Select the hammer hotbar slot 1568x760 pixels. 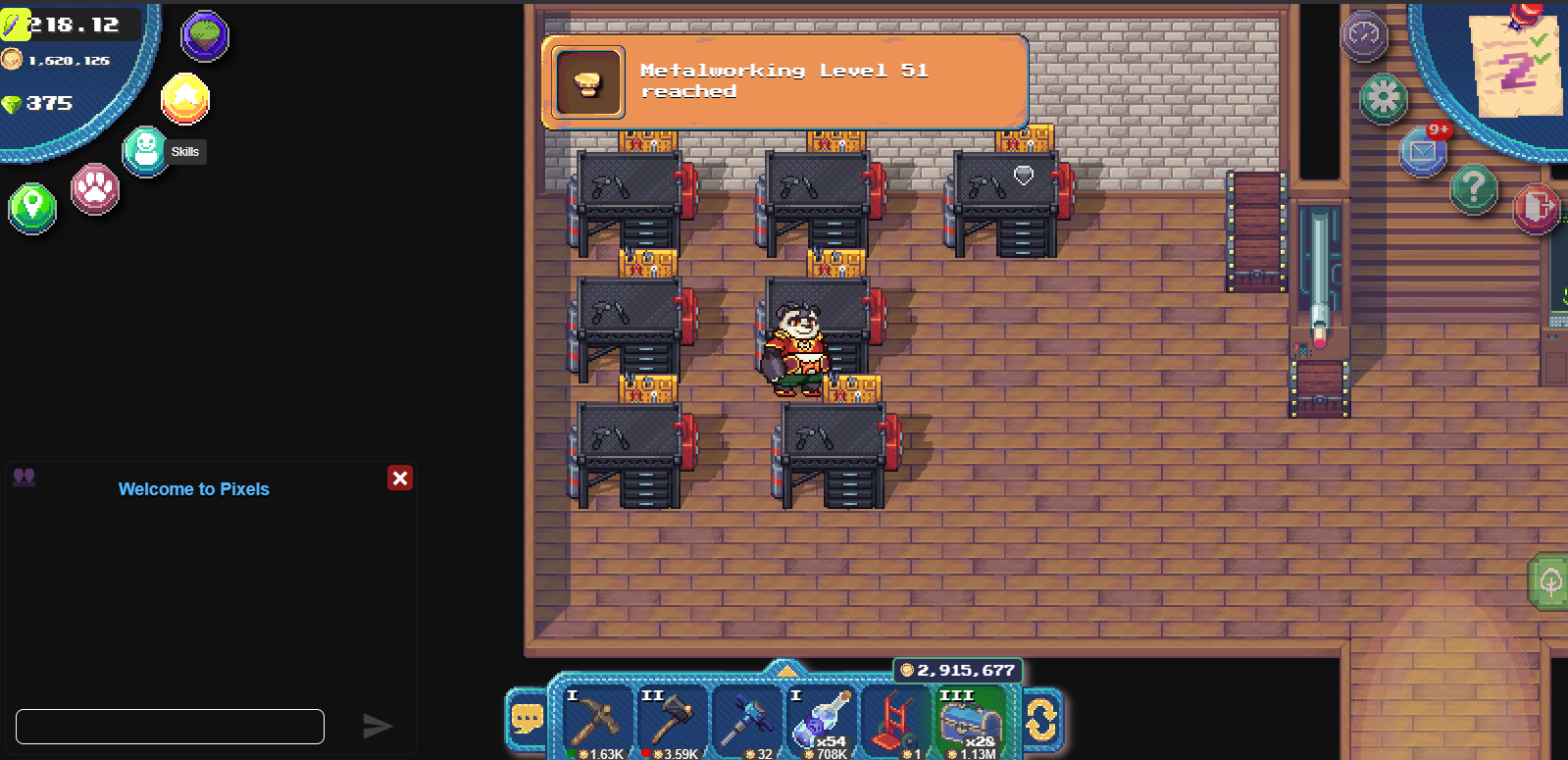pos(671,723)
